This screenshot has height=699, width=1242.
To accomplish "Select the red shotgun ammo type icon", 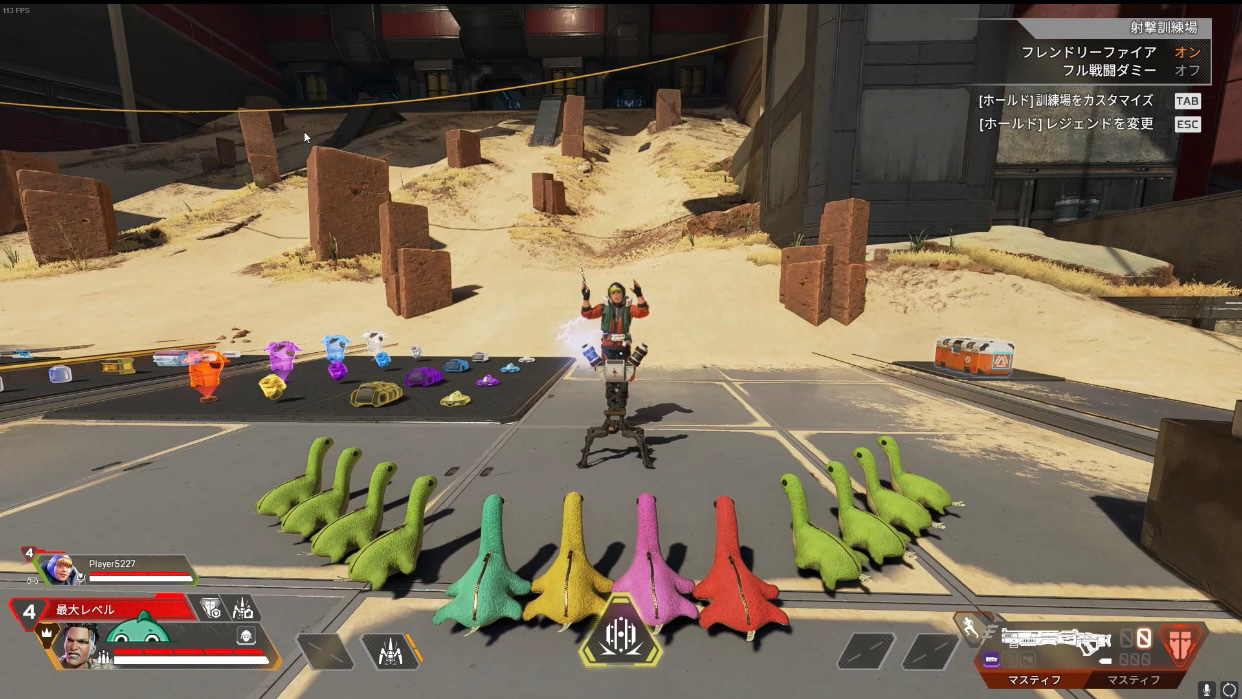I will [1182, 643].
